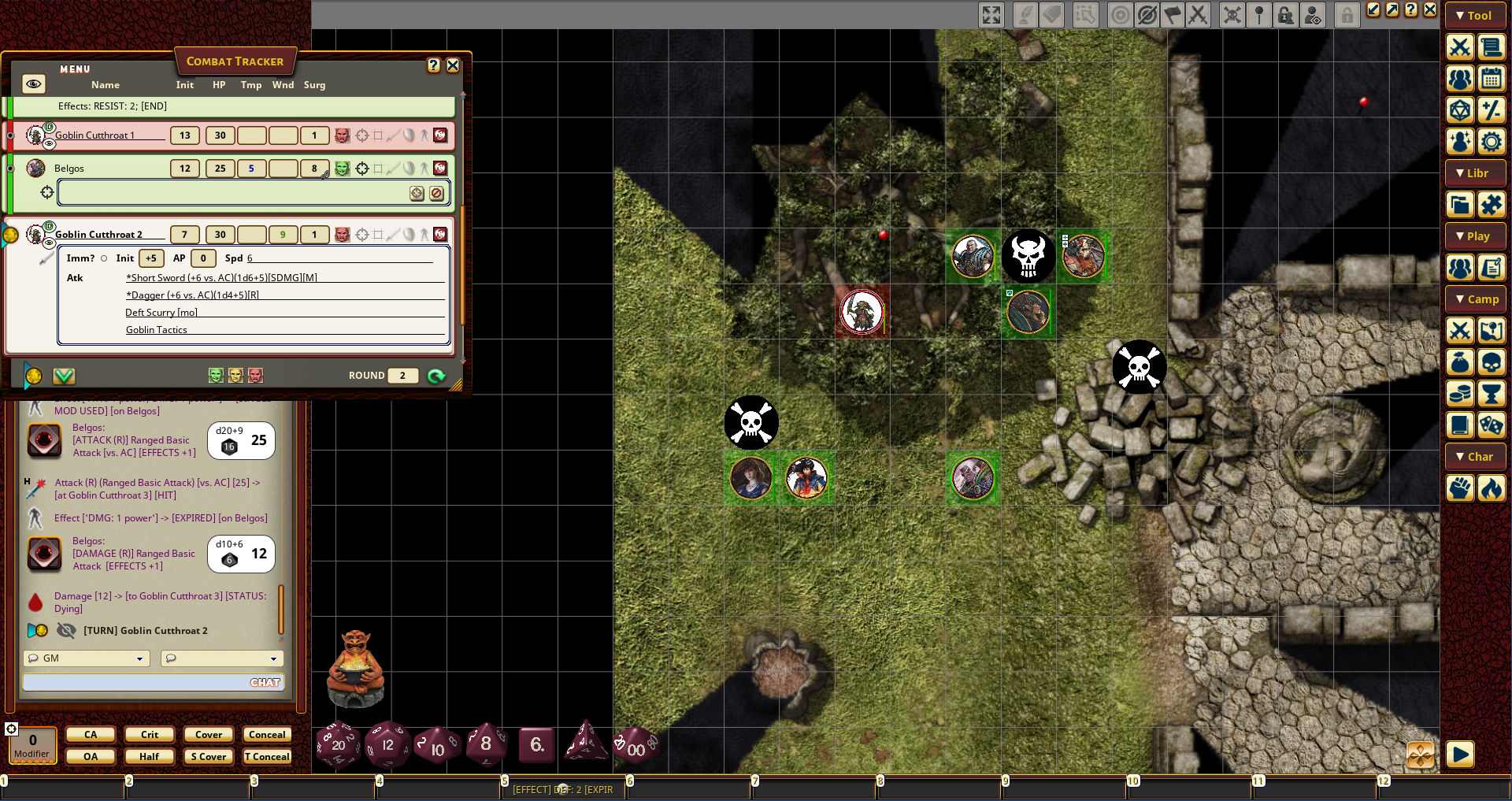The width and height of the screenshot is (1512, 801).
Task: Toggle the Cover modifier button
Action: [x=209, y=735]
